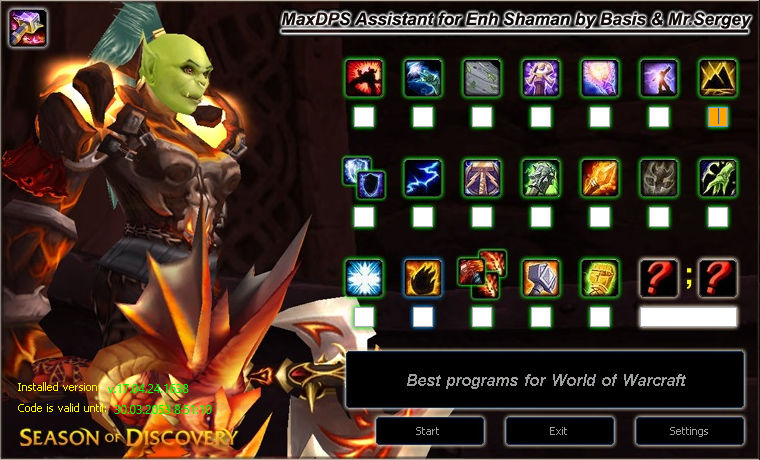This screenshot has height=460, width=760.
Task: Select the red shadowy figure ability icon
Action: [x=364, y=78]
